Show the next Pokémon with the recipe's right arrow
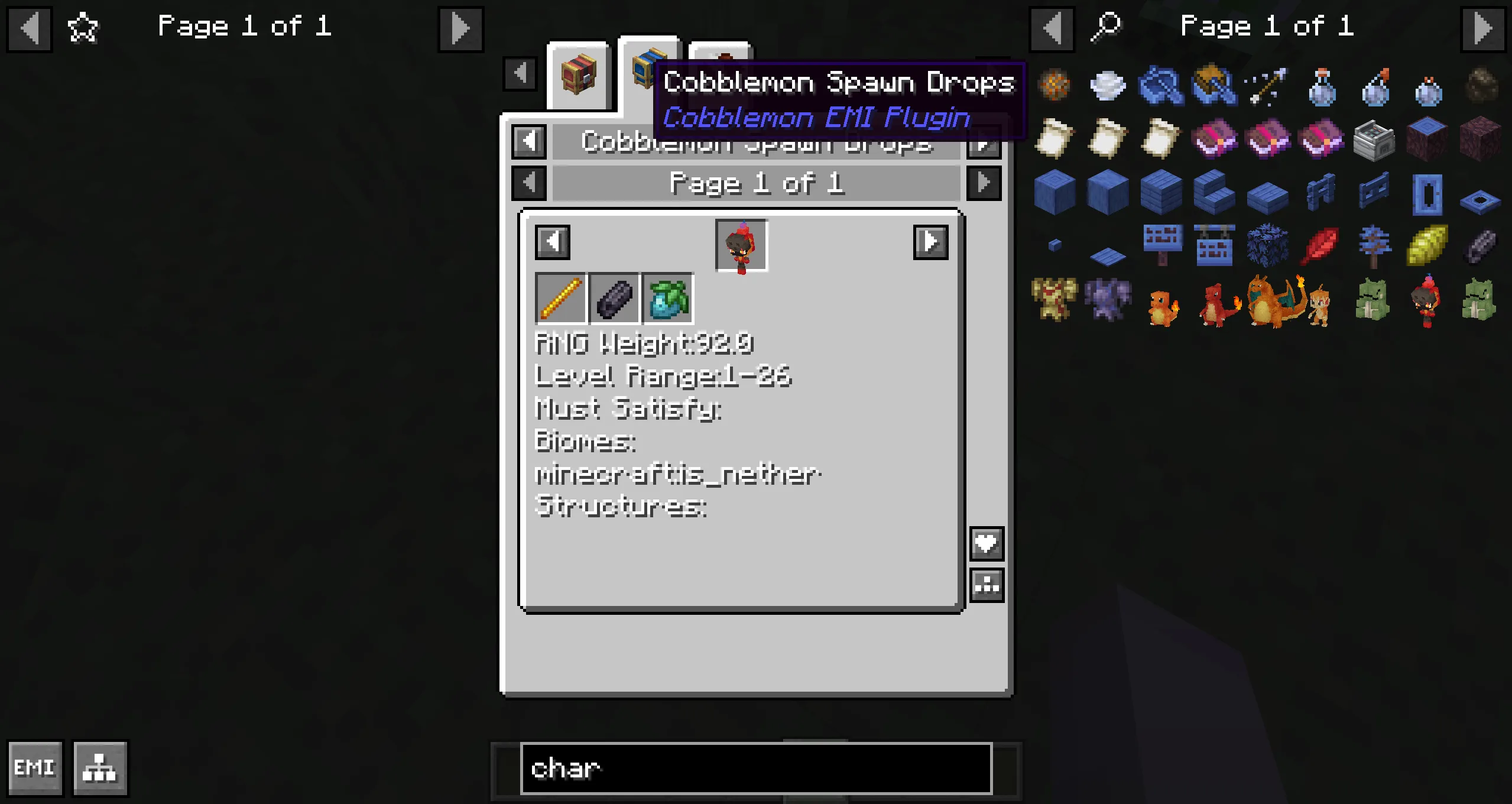 coord(930,242)
